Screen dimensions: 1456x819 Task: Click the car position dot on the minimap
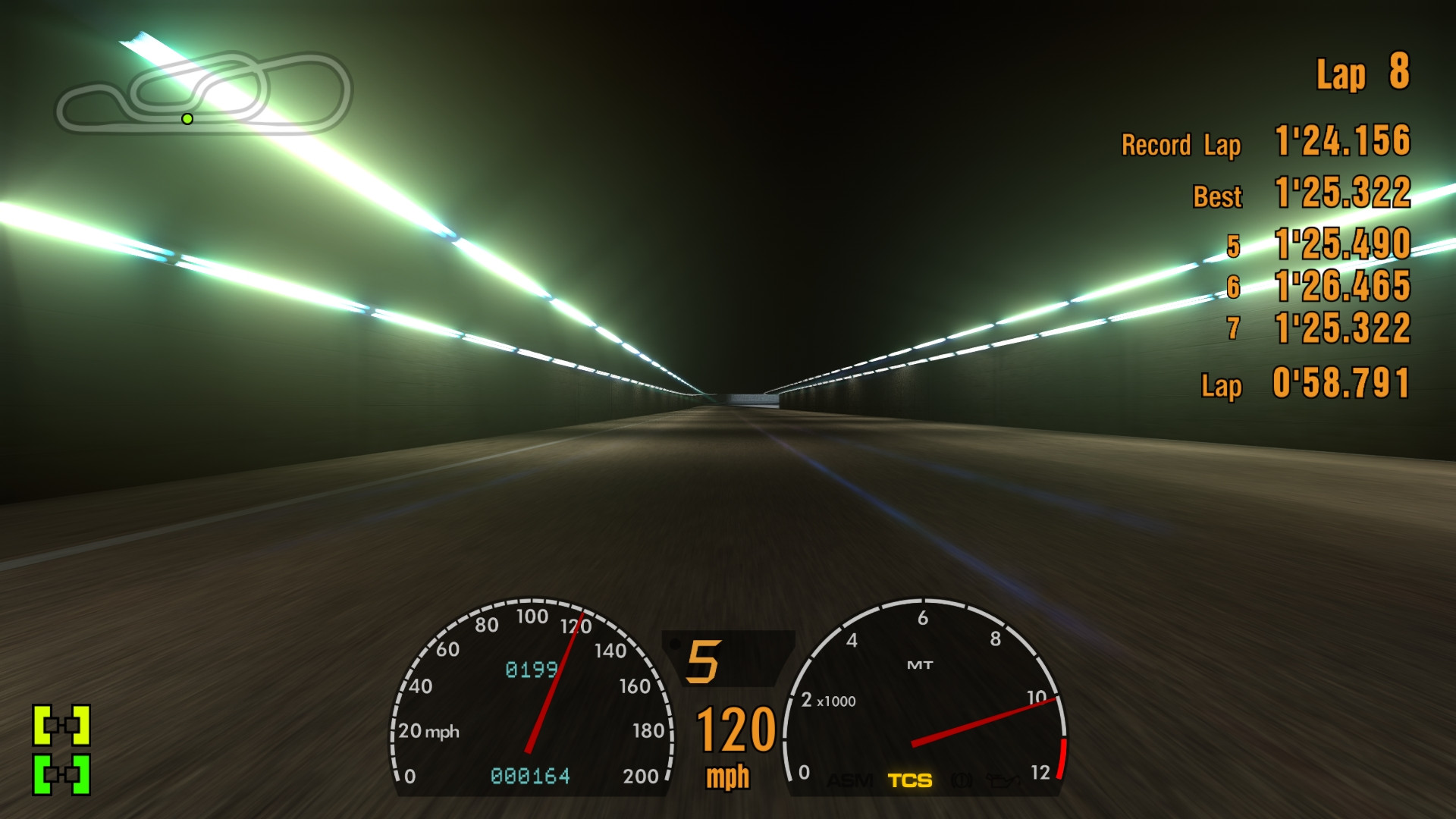187,119
